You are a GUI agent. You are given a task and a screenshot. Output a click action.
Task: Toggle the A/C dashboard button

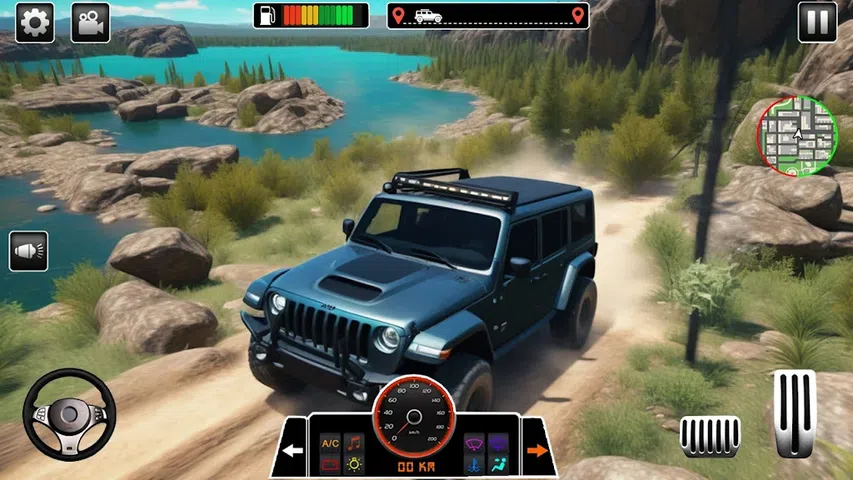tap(329, 443)
